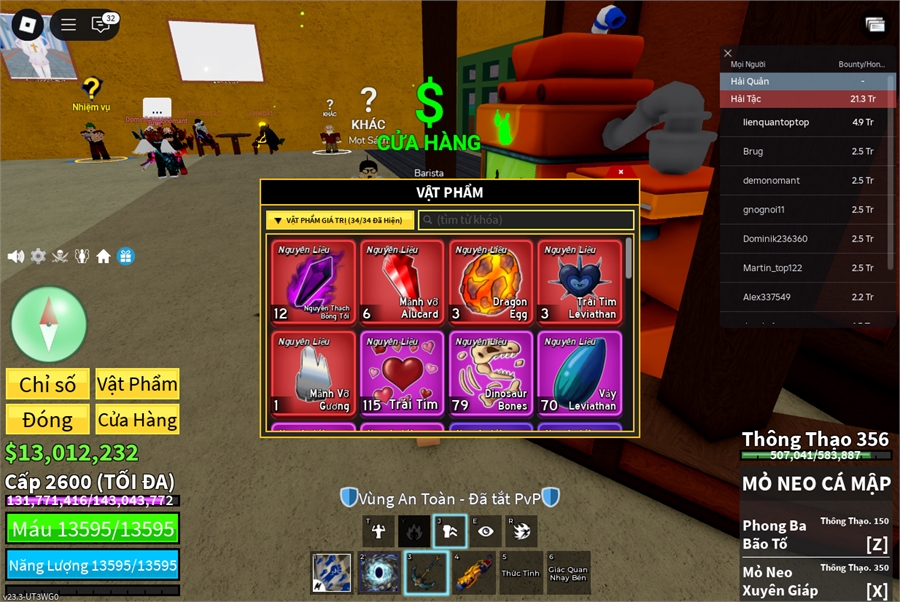Open the blue gift box rewards icon
Image resolution: width=900 pixels, height=602 pixels.
pyautogui.click(x=126, y=256)
